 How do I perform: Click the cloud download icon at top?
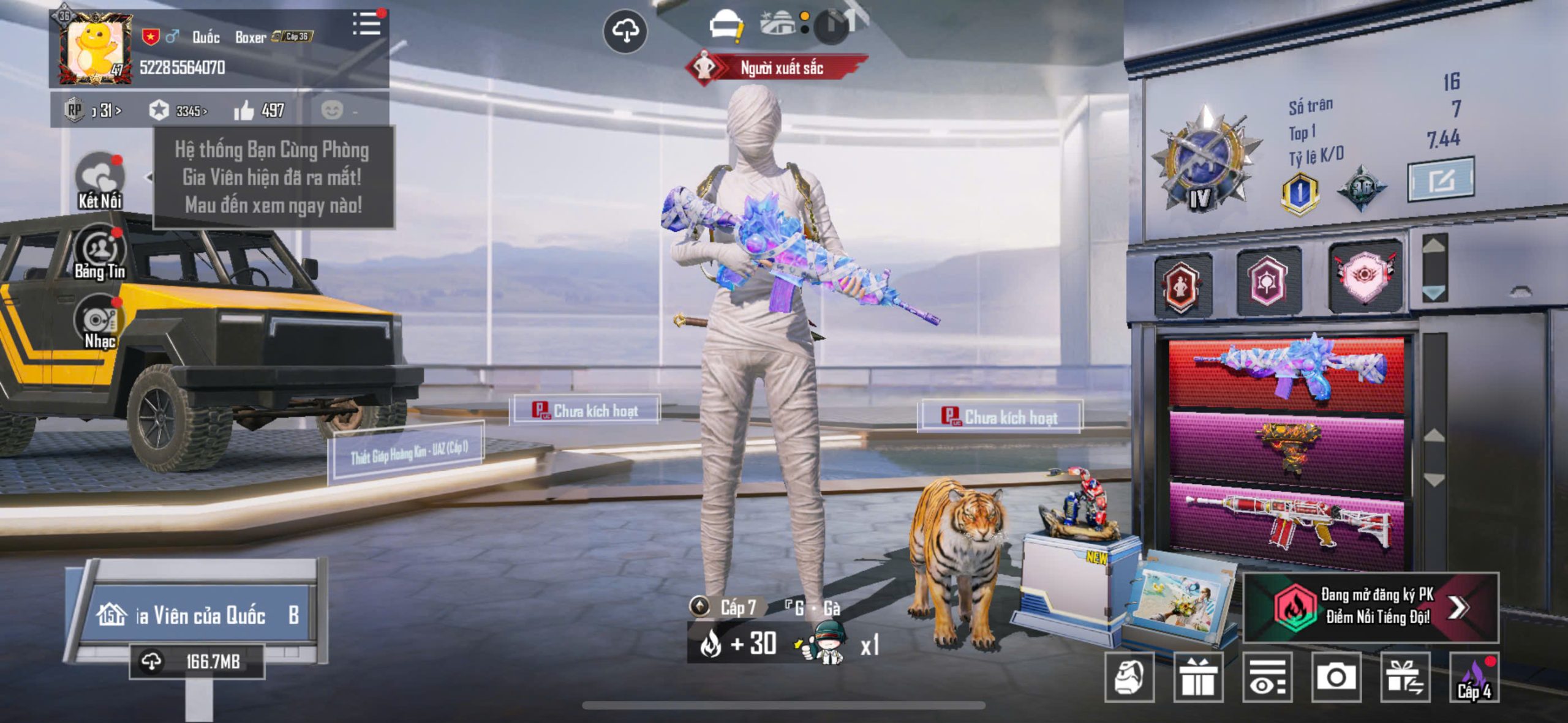(625, 31)
